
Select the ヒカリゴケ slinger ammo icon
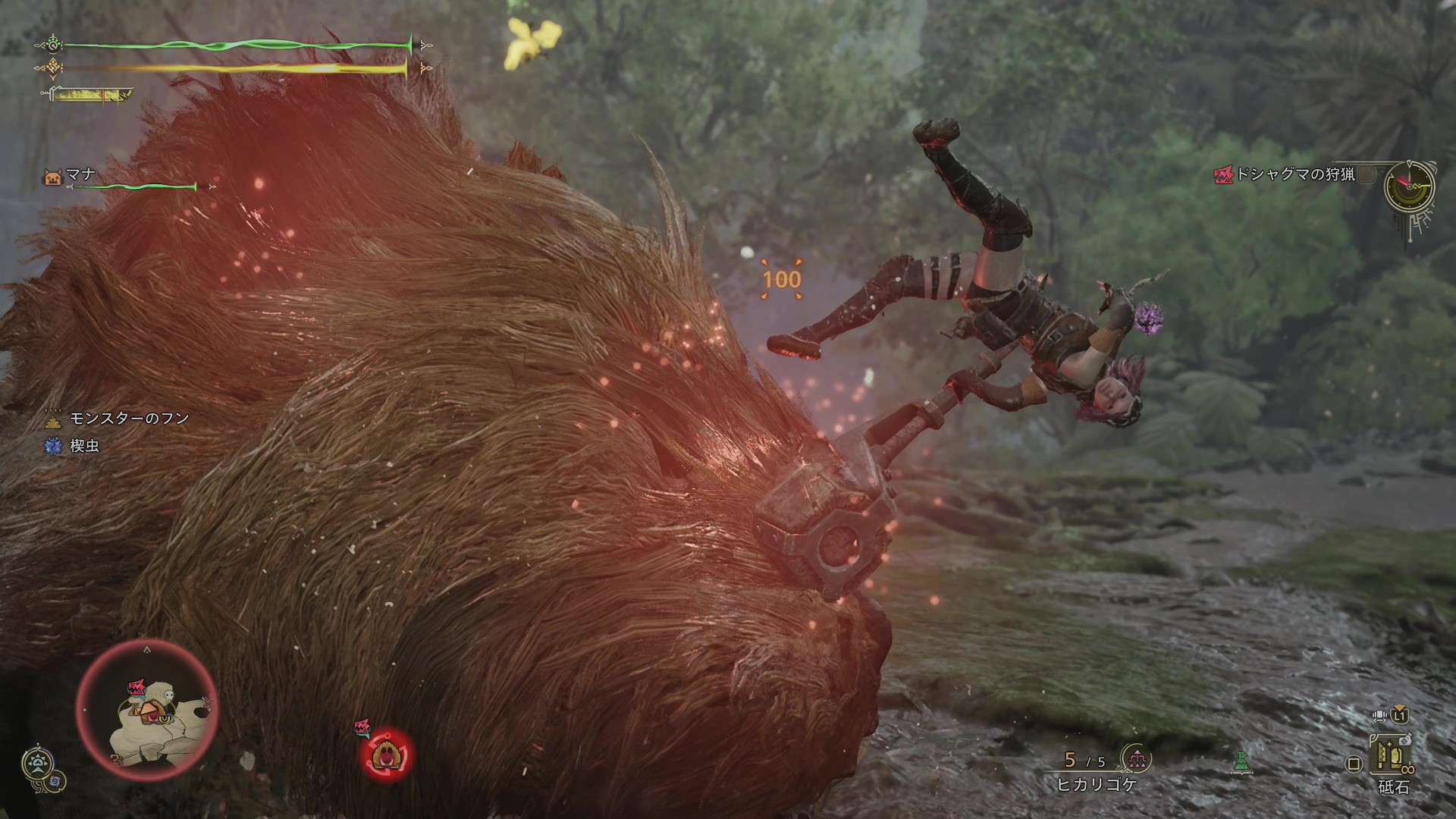pyautogui.click(x=1135, y=758)
